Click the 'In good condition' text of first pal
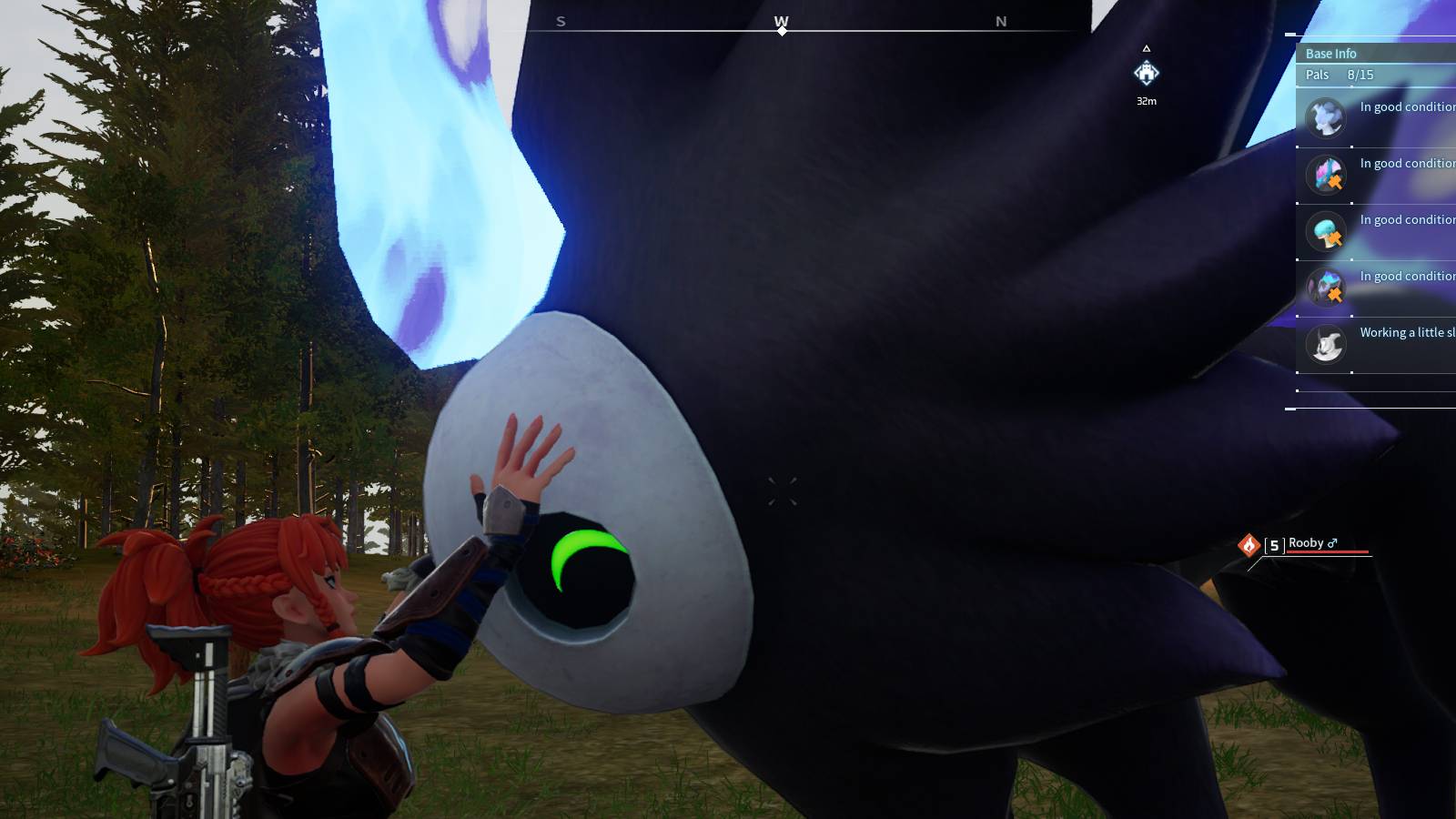 [1406, 106]
